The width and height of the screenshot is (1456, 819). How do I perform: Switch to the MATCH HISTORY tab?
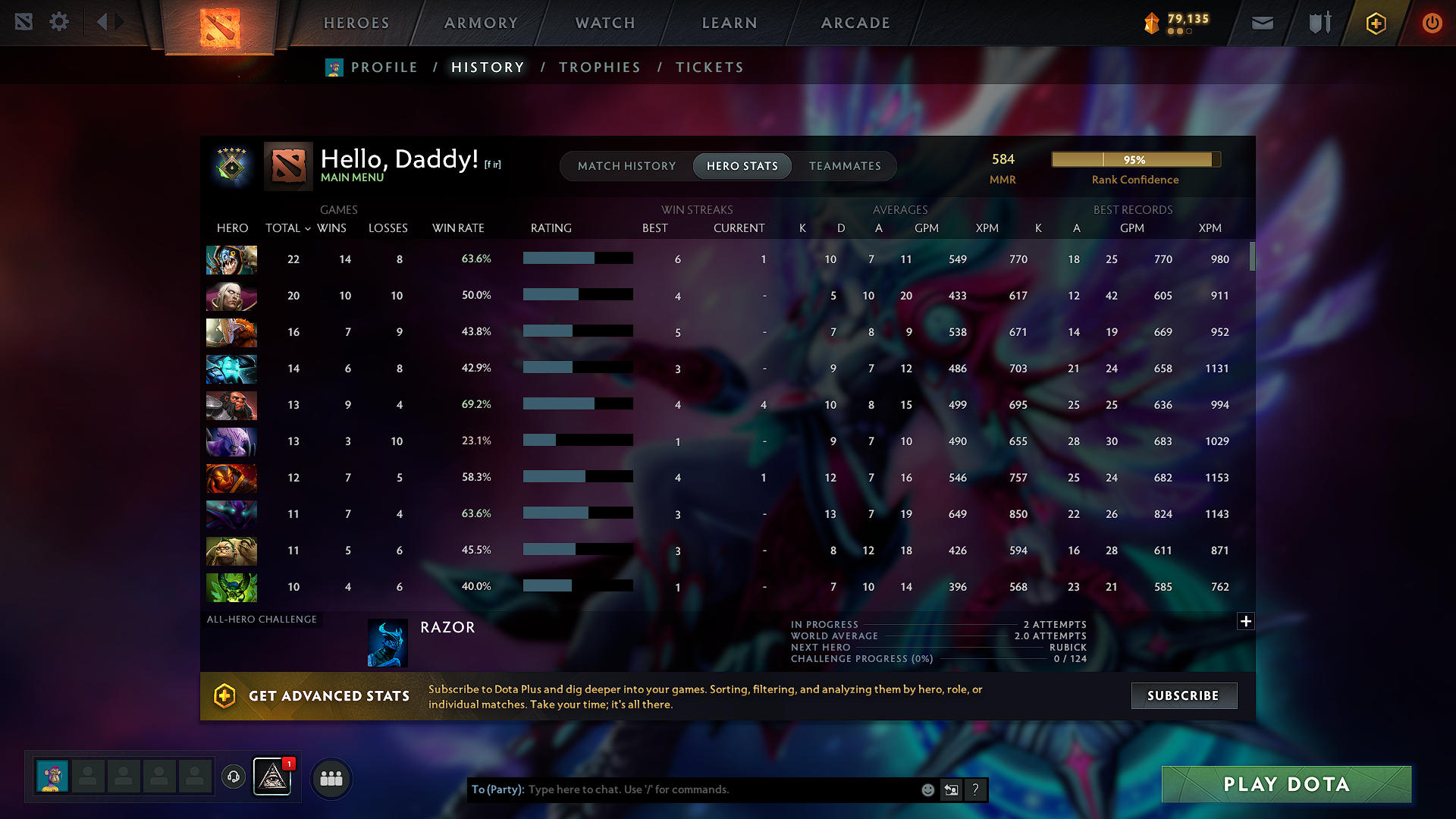(626, 165)
